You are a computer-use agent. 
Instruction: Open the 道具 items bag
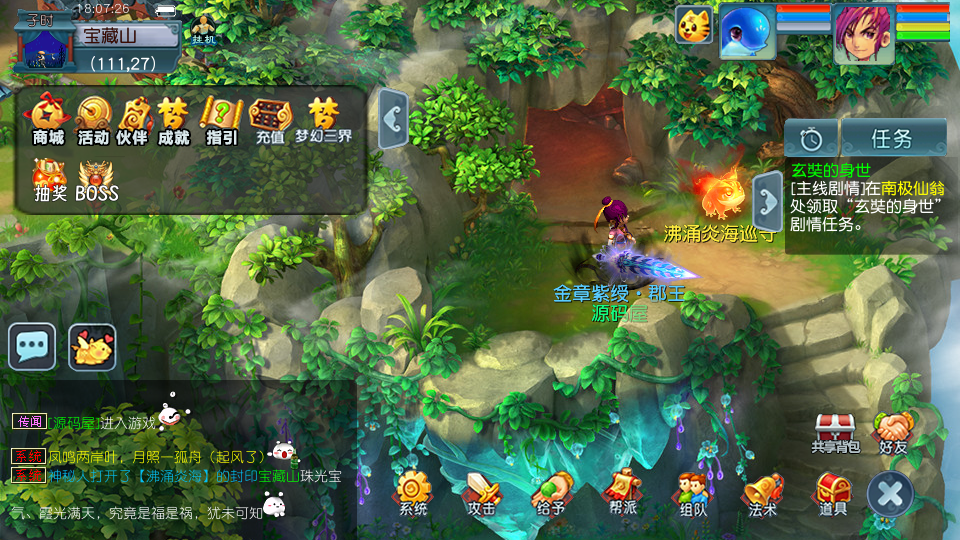pyautogui.click(x=832, y=493)
